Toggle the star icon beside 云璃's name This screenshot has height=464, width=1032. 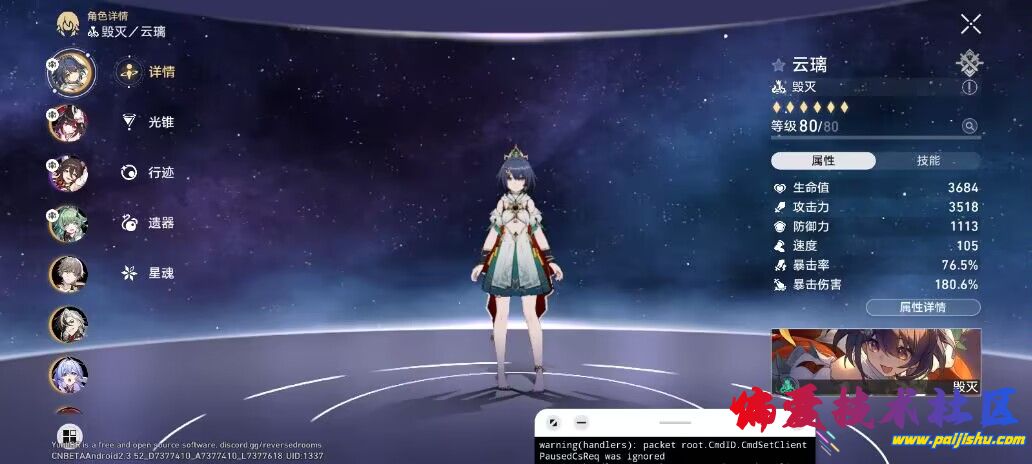coord(778,65)
